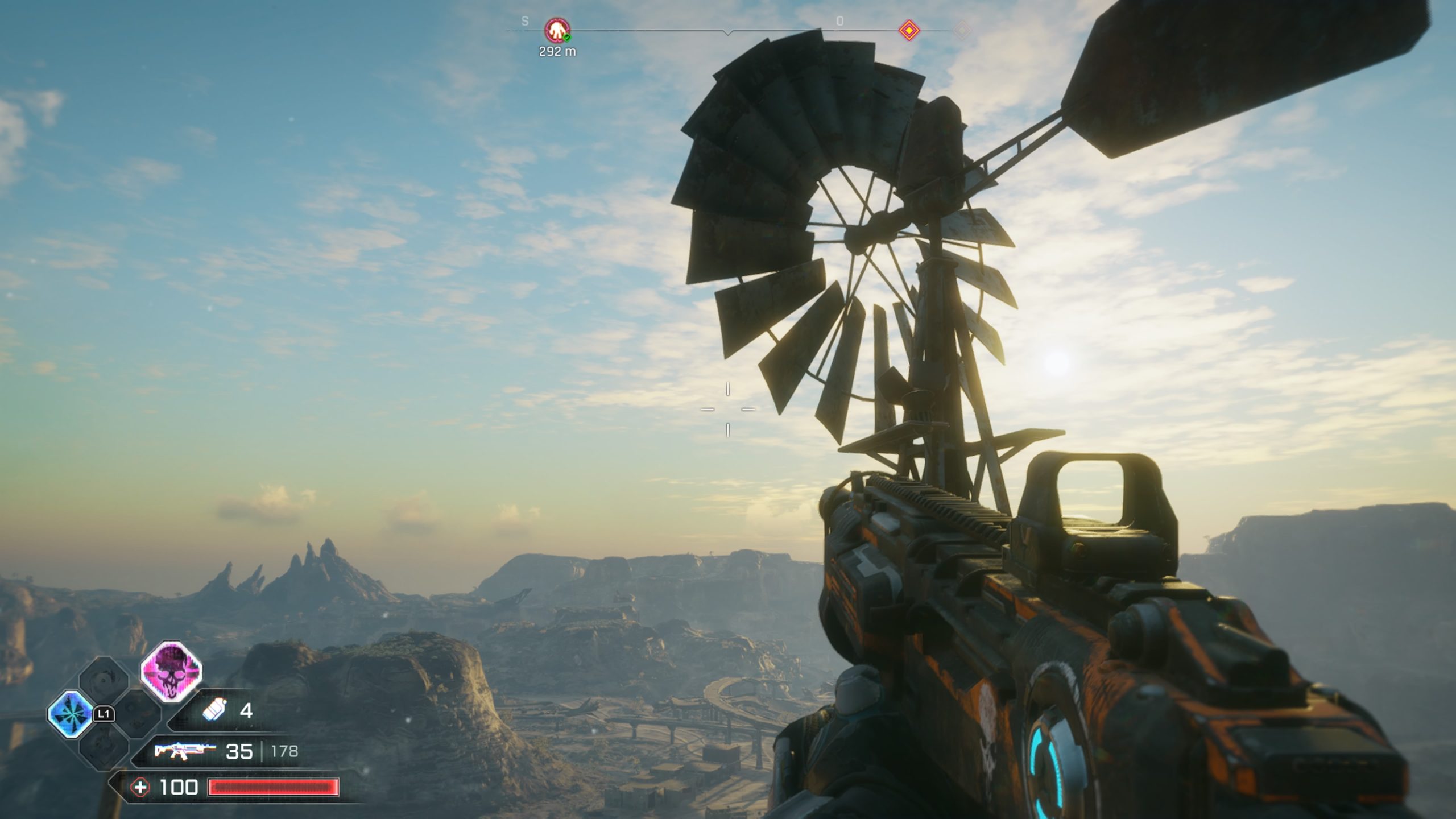The width and height of the screenshot is (1456, 819).
Task: Select the mutant marker on the compass
Action: (557, 30)
